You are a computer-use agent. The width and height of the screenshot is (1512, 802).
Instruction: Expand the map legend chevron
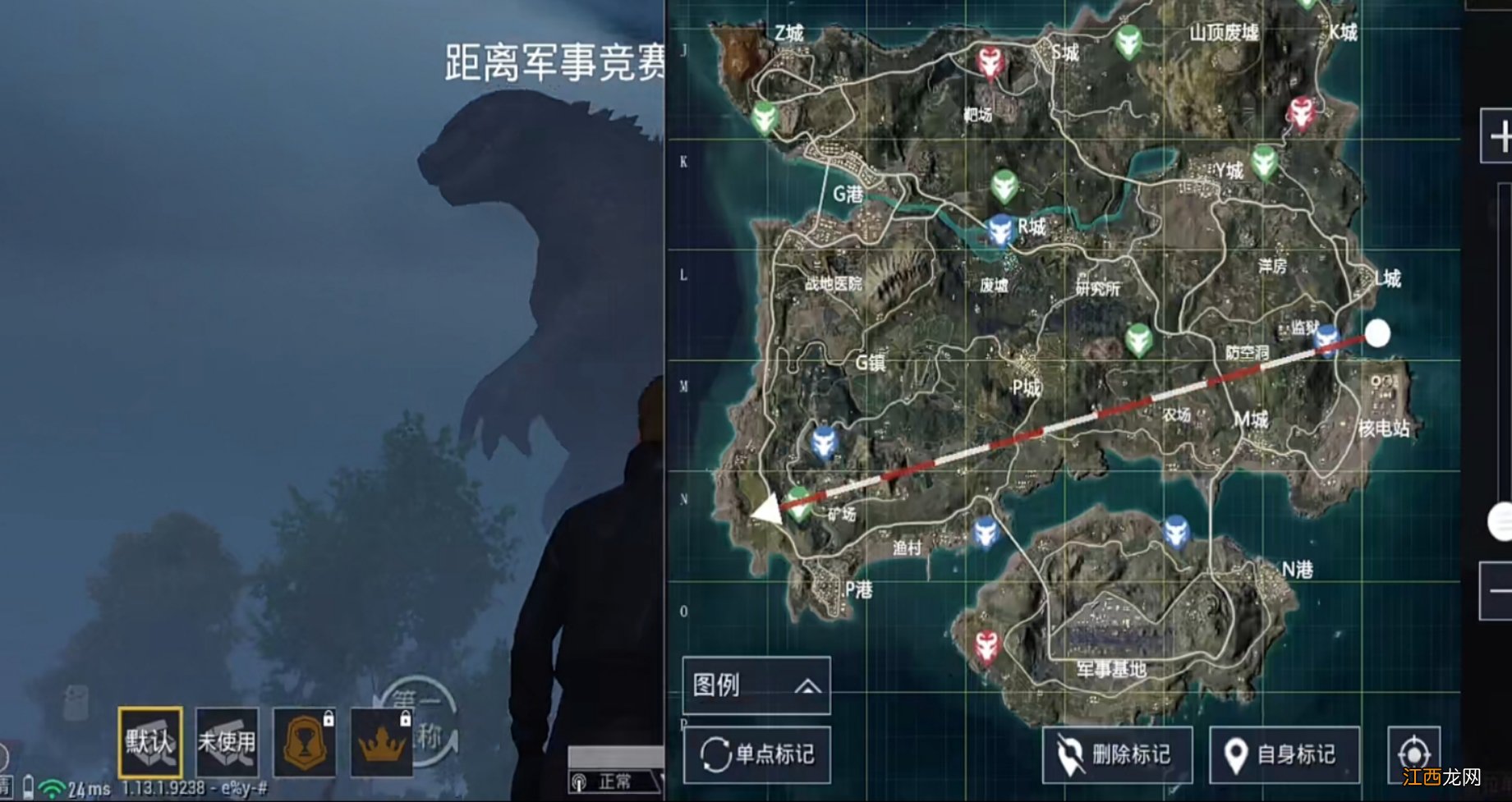point(808,687)
